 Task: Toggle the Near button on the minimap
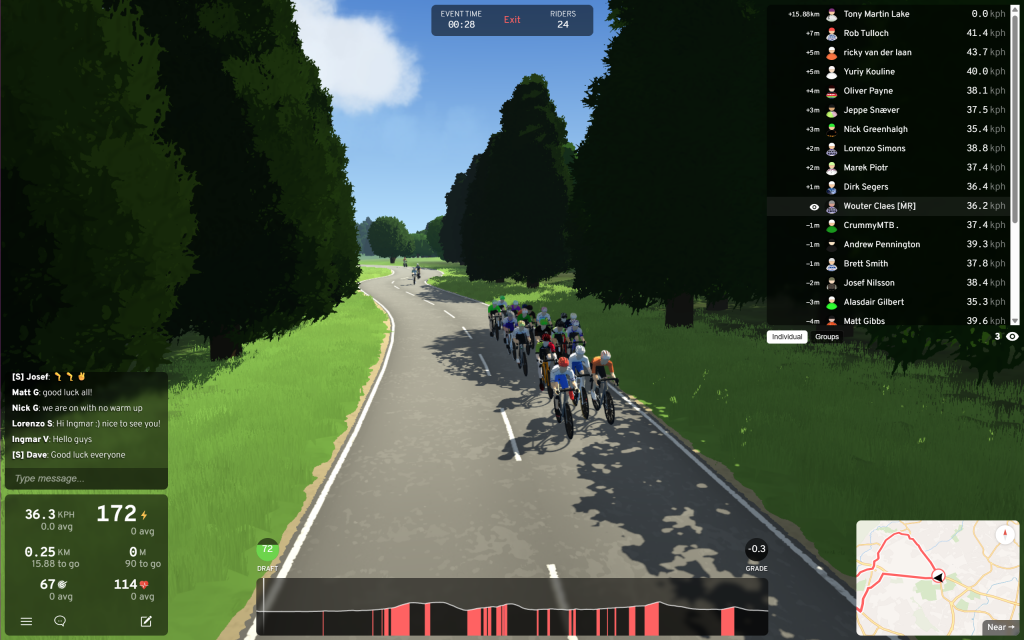coord(1000,627)
